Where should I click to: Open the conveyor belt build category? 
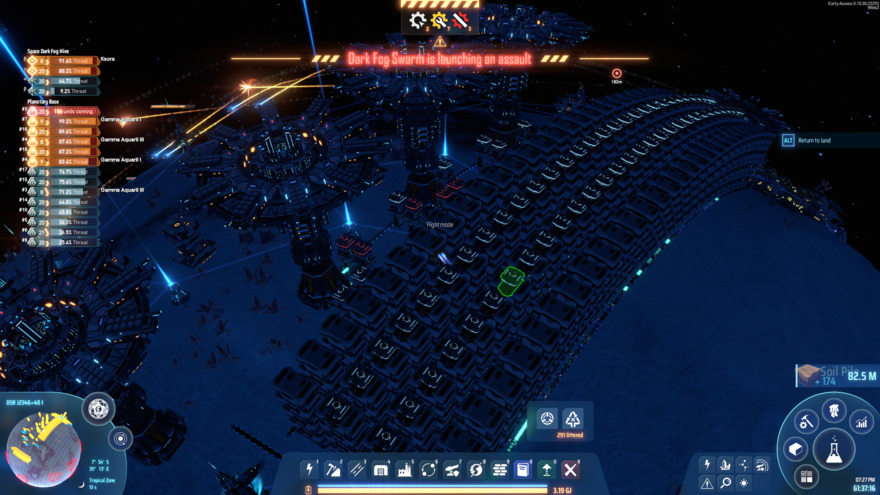click(x=357, y=469)
